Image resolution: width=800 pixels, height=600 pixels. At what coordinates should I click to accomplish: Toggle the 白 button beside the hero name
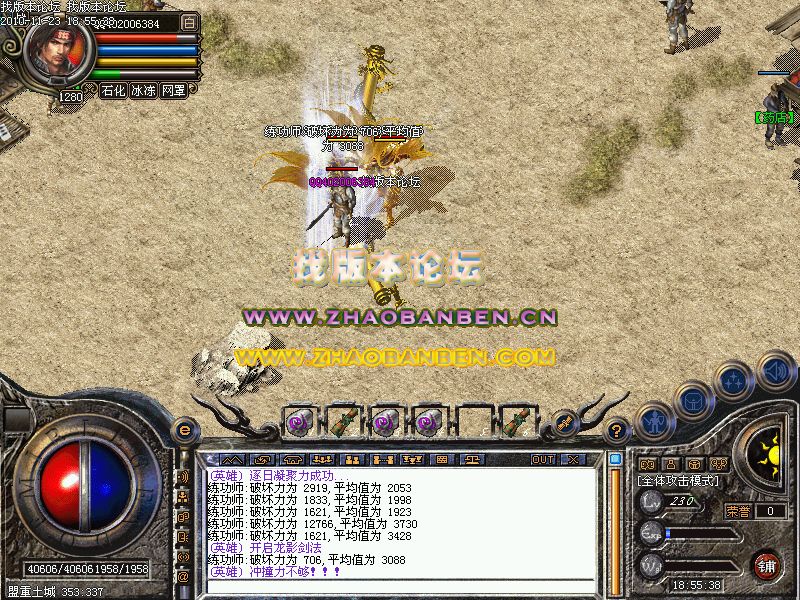191,21
